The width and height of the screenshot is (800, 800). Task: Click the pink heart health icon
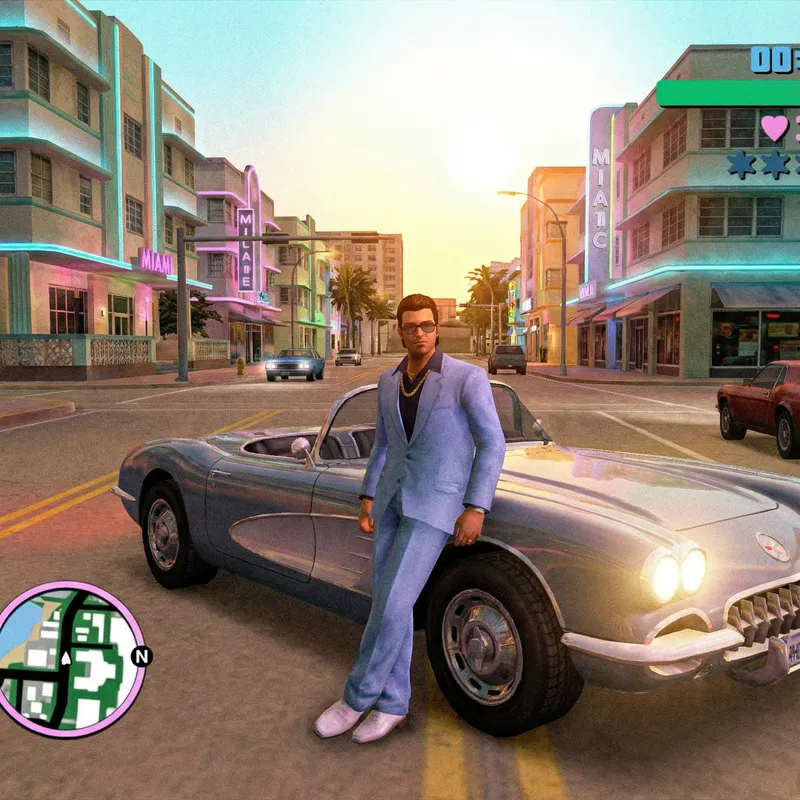774,128
